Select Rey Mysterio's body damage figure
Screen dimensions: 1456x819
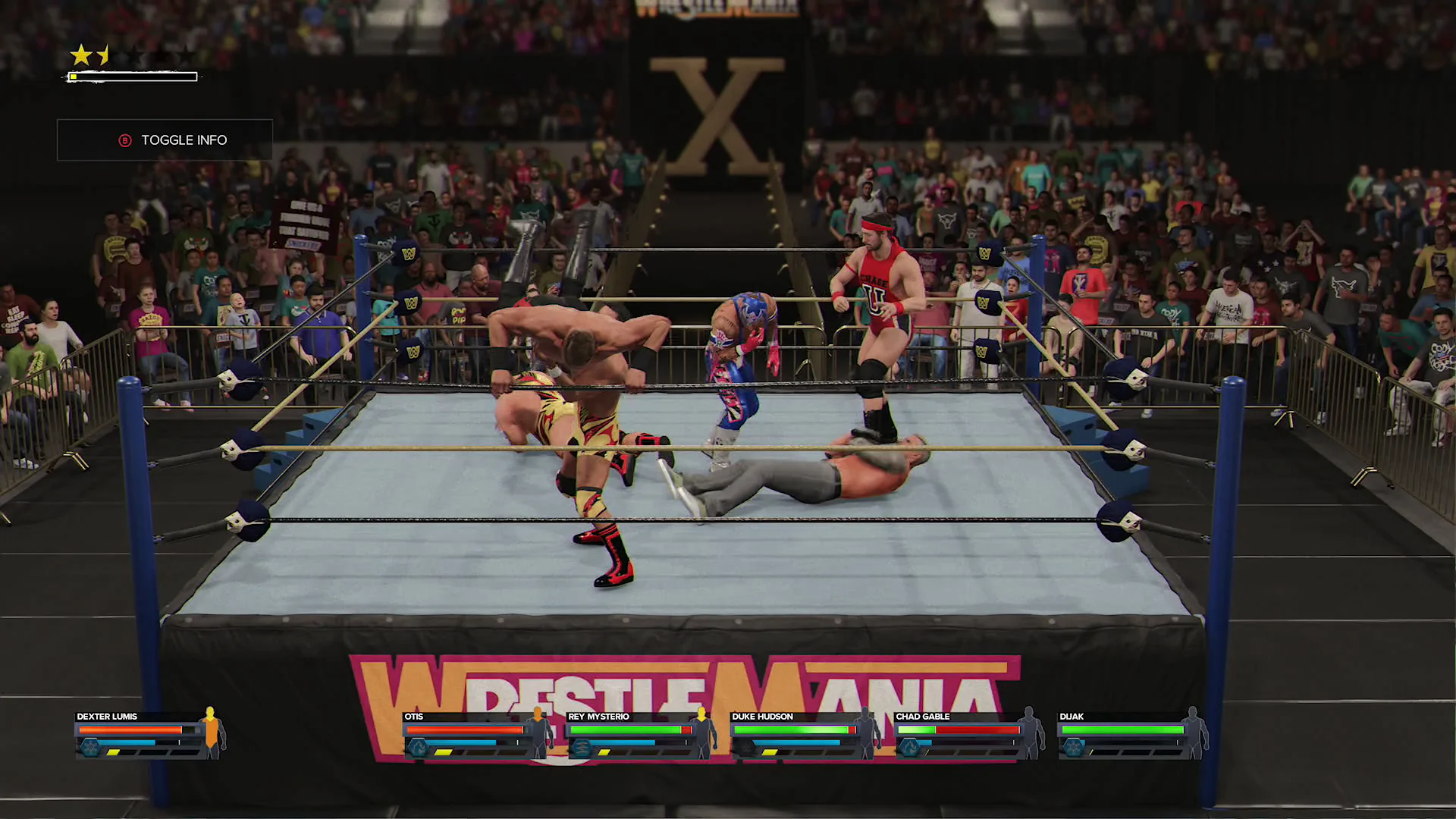point(702,733)
